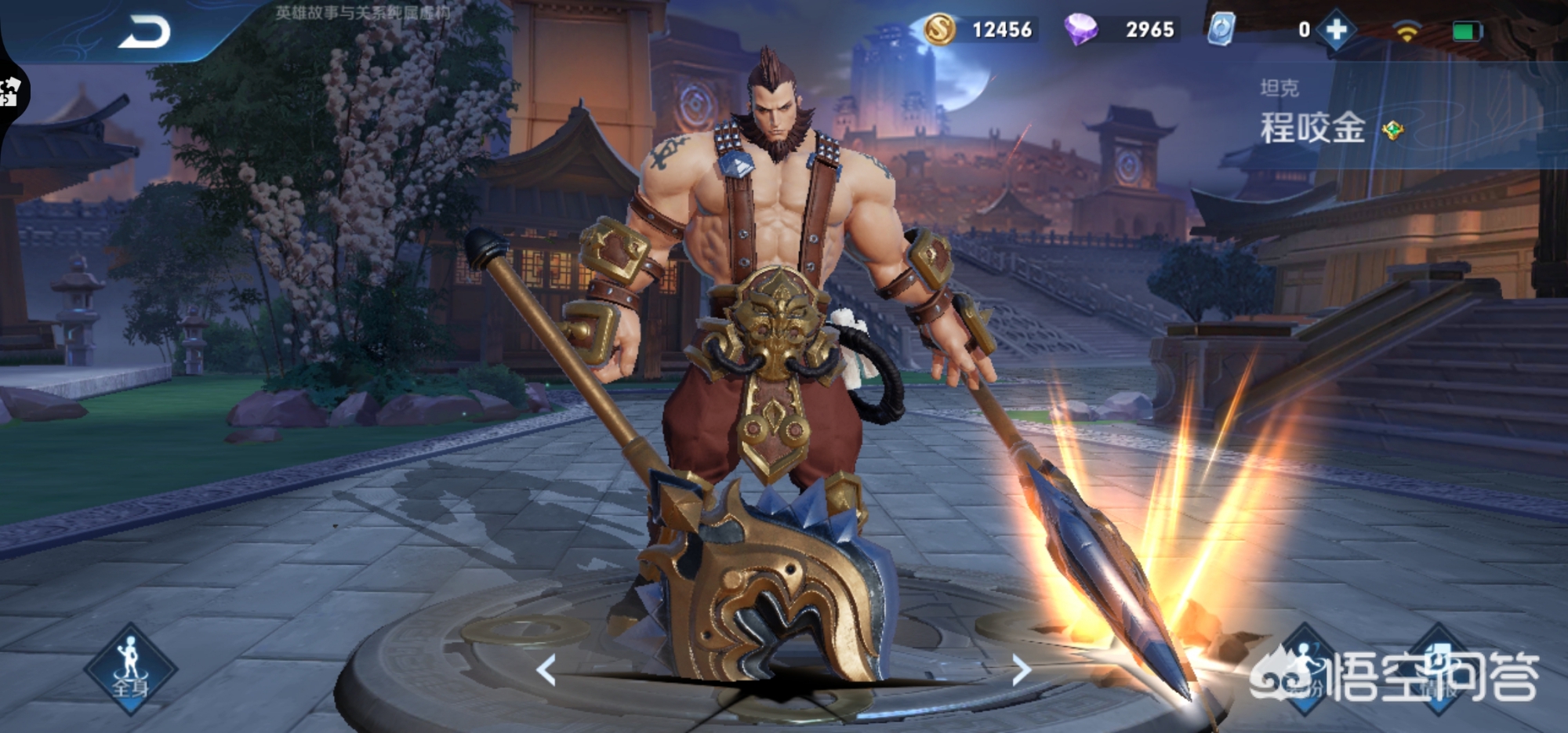Screen dimensions: 1568x733
Task: Open the dancer-figure diamond button
Action: click(x=1303, y=669)
